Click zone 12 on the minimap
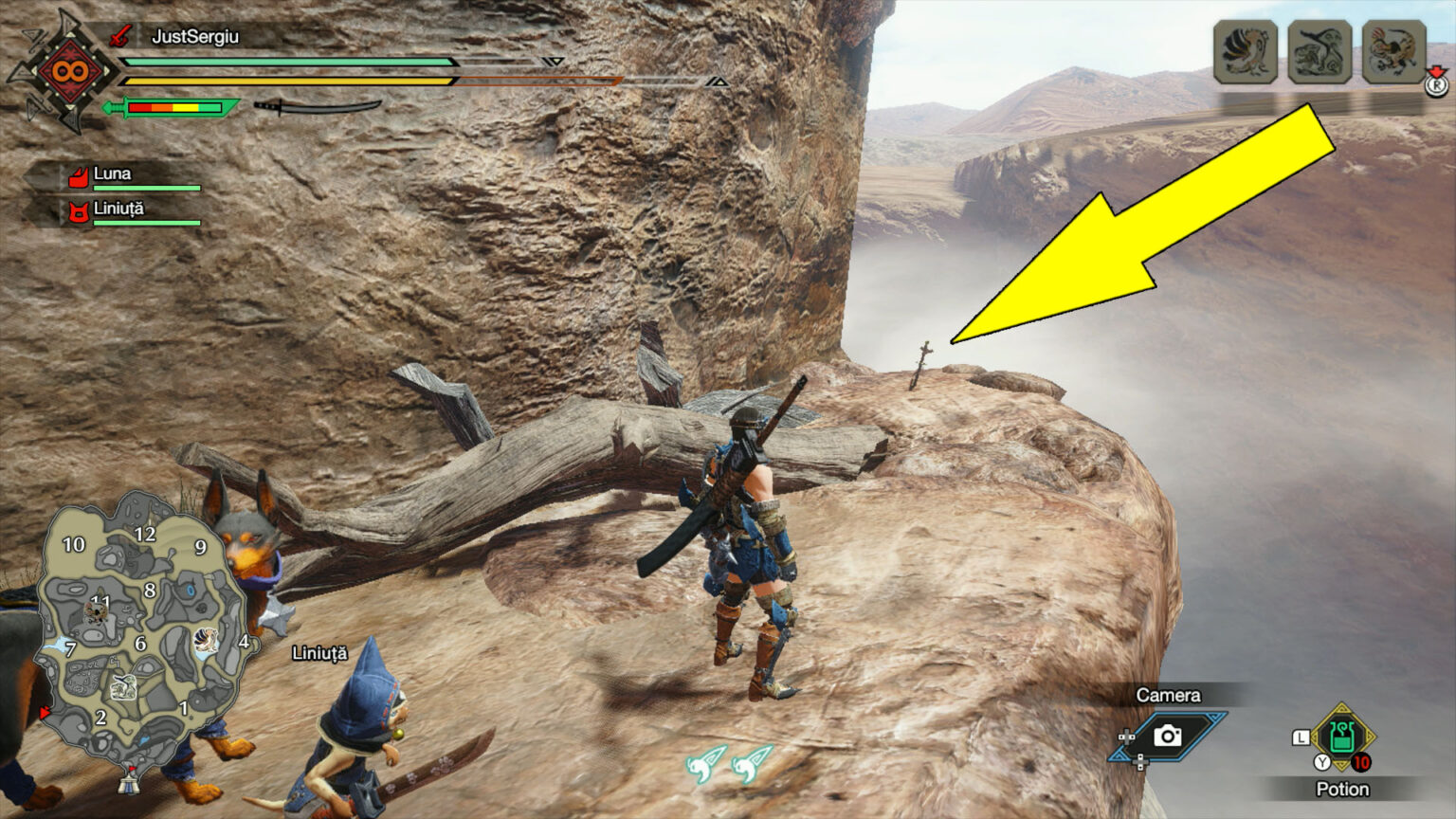The image size is (1456, 819). point(147,534)
